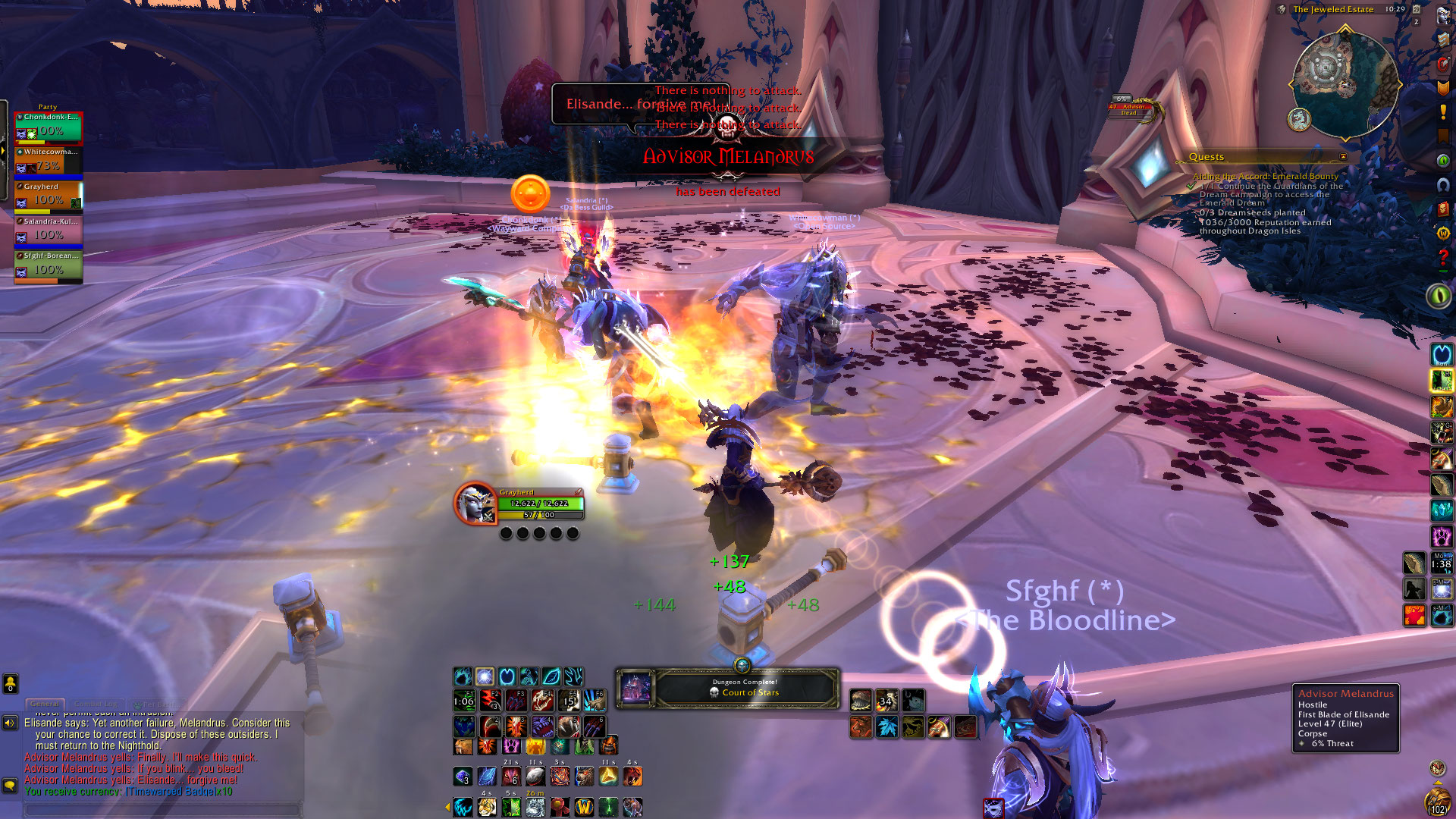Use the glowing white orb ability

pos(485,676)
